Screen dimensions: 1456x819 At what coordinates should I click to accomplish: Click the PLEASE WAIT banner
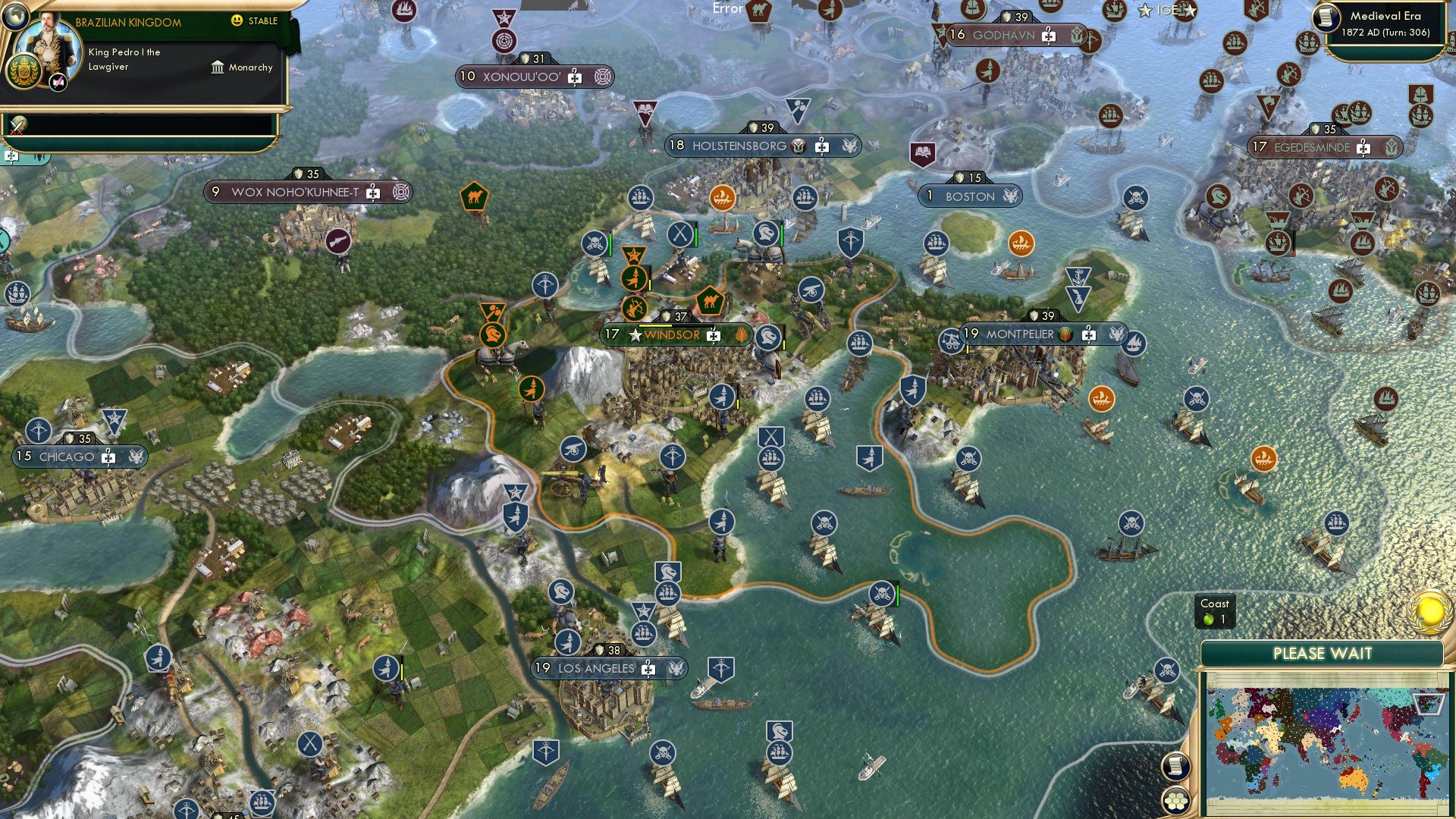click(1323, 654)
